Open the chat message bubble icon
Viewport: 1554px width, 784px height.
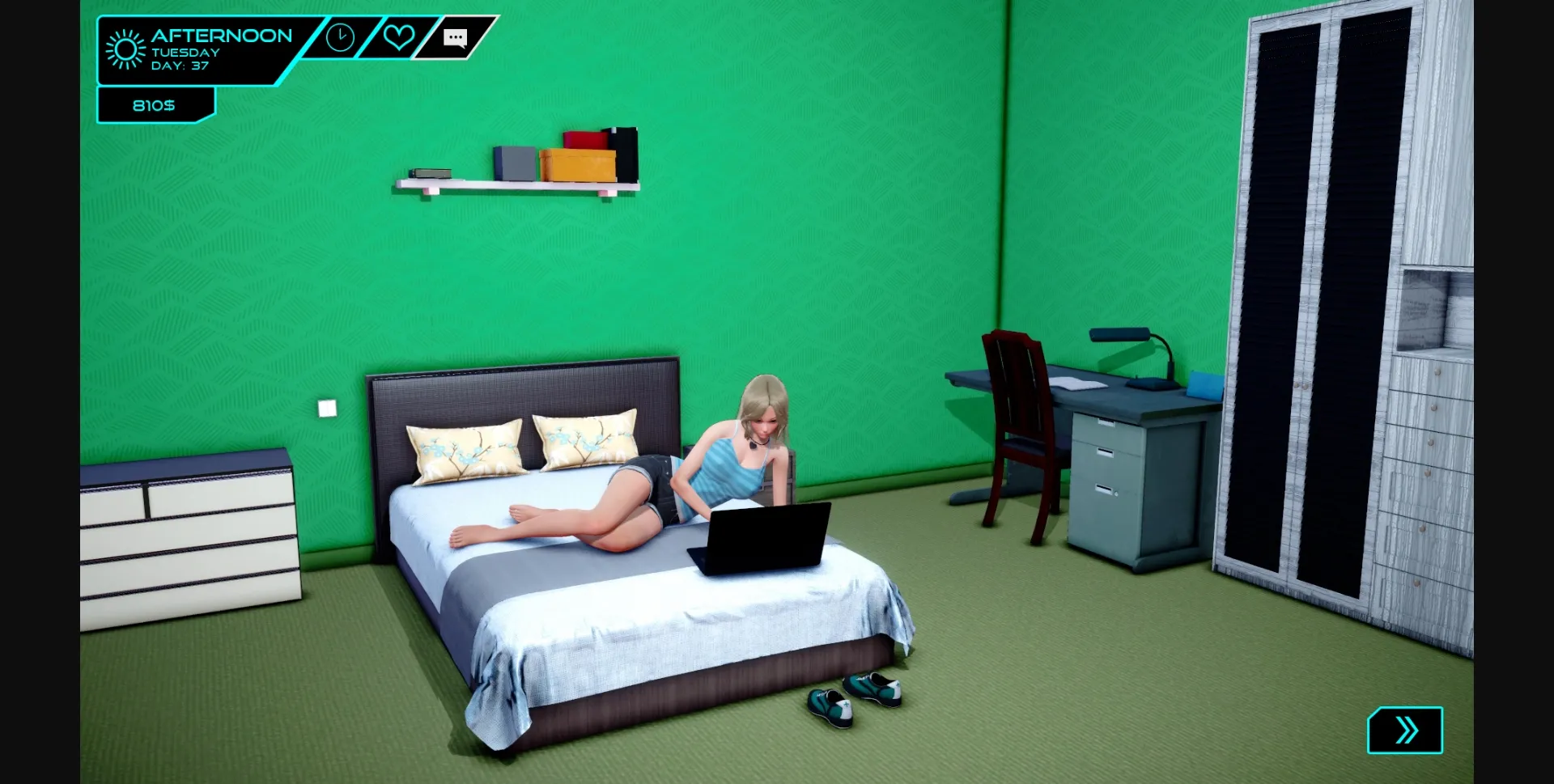456,37
